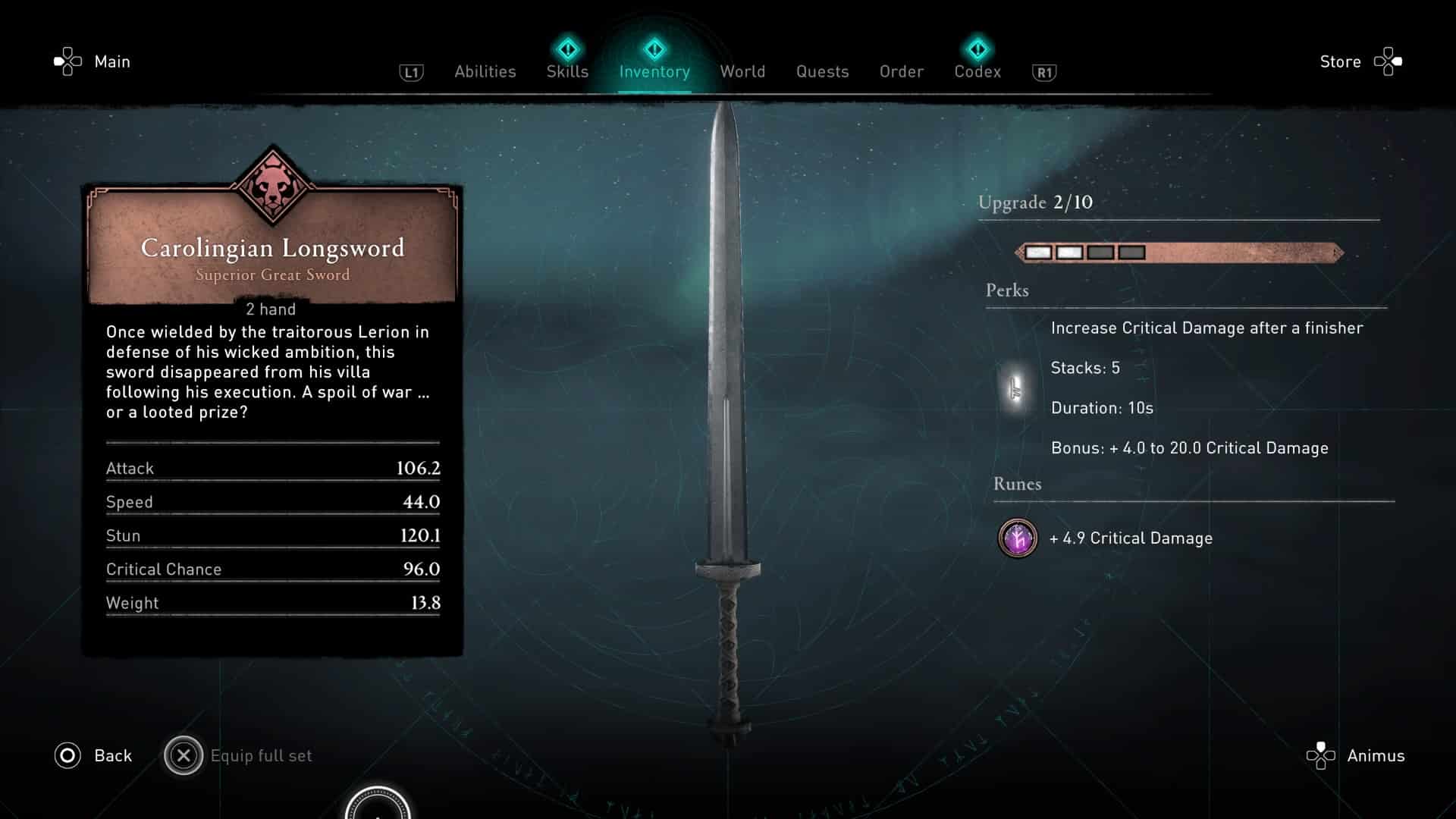Click the teal diamond above Codex tab
This screenshot has height=819, width=1456.
pos(978,49)
